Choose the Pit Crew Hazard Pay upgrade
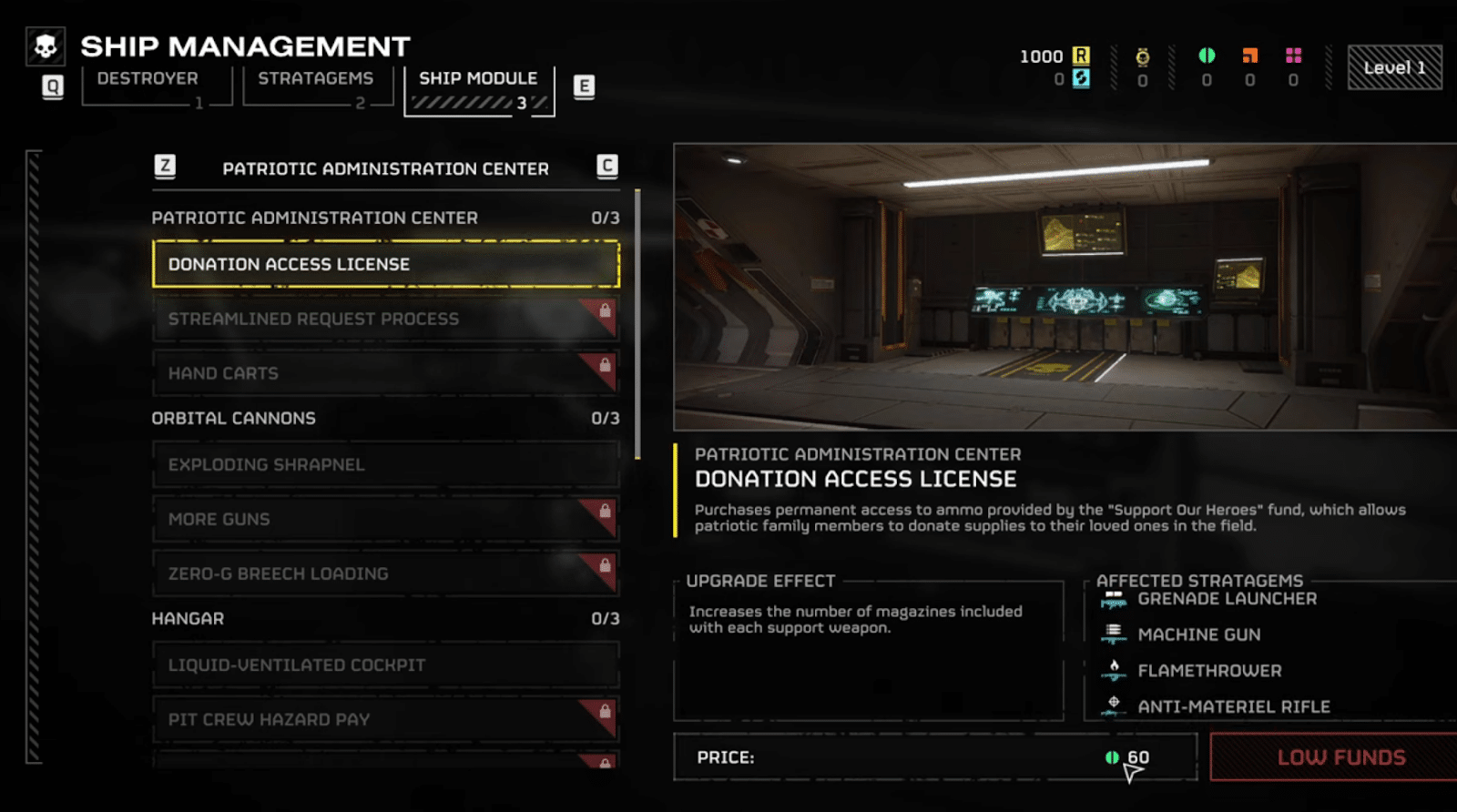The image size is (1457, 812). coord(385,719)
